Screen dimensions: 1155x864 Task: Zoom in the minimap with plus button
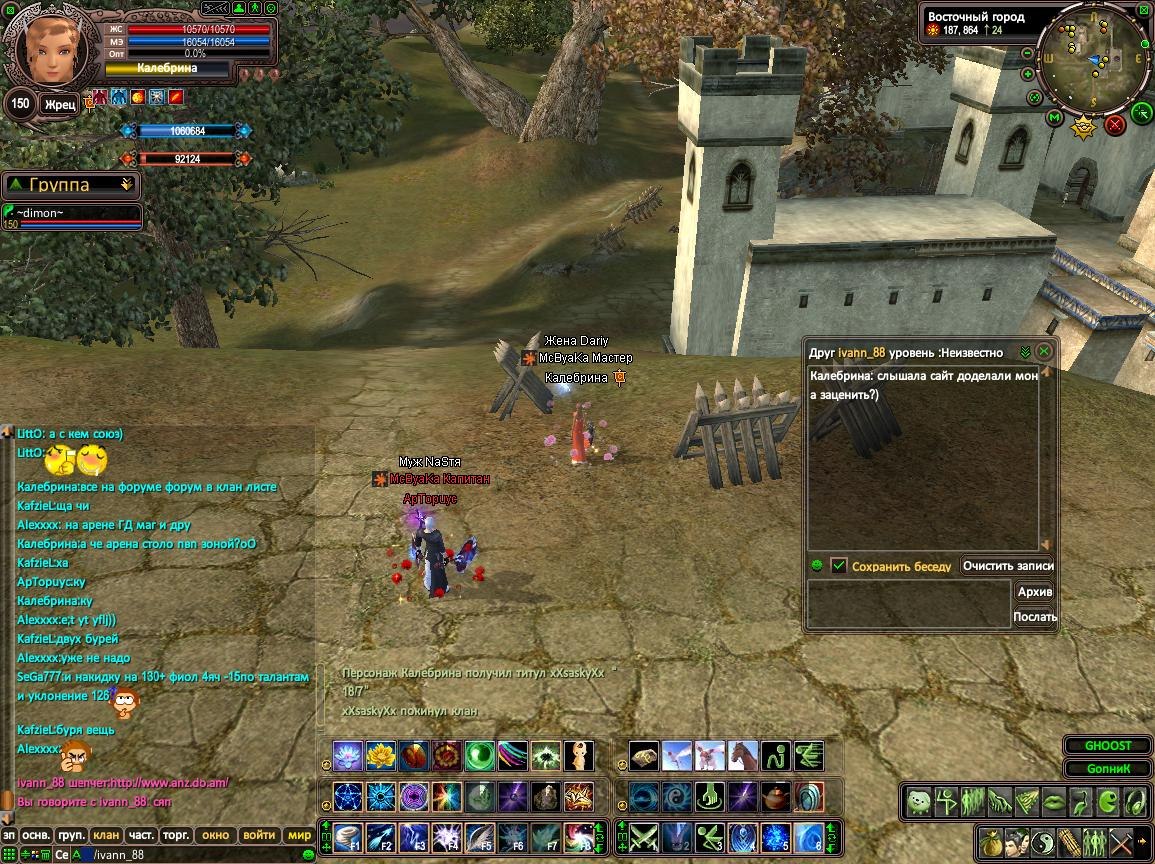pos(1028,74)
